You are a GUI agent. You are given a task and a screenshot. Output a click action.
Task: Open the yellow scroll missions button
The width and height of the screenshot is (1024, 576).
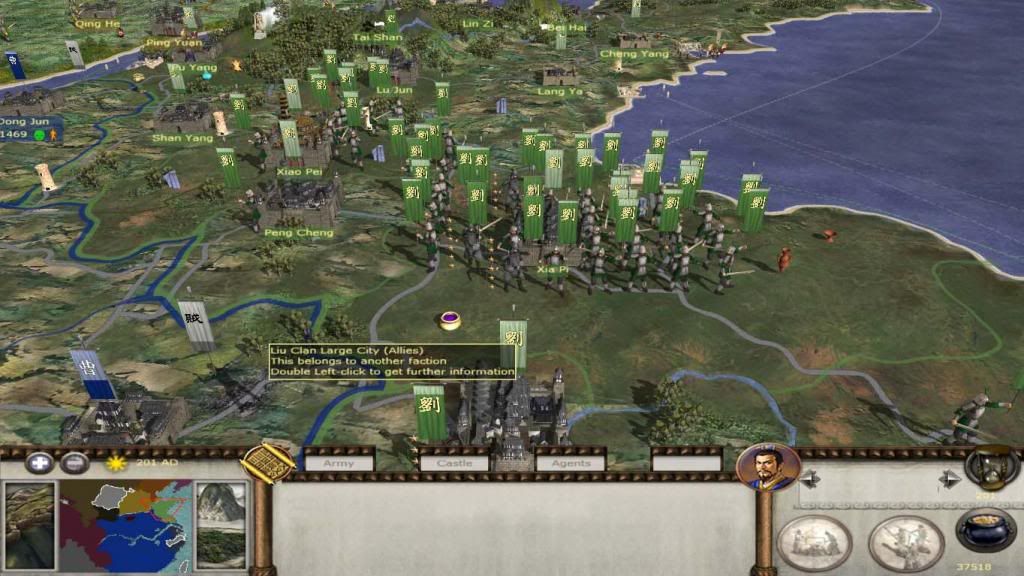[269, 462]
